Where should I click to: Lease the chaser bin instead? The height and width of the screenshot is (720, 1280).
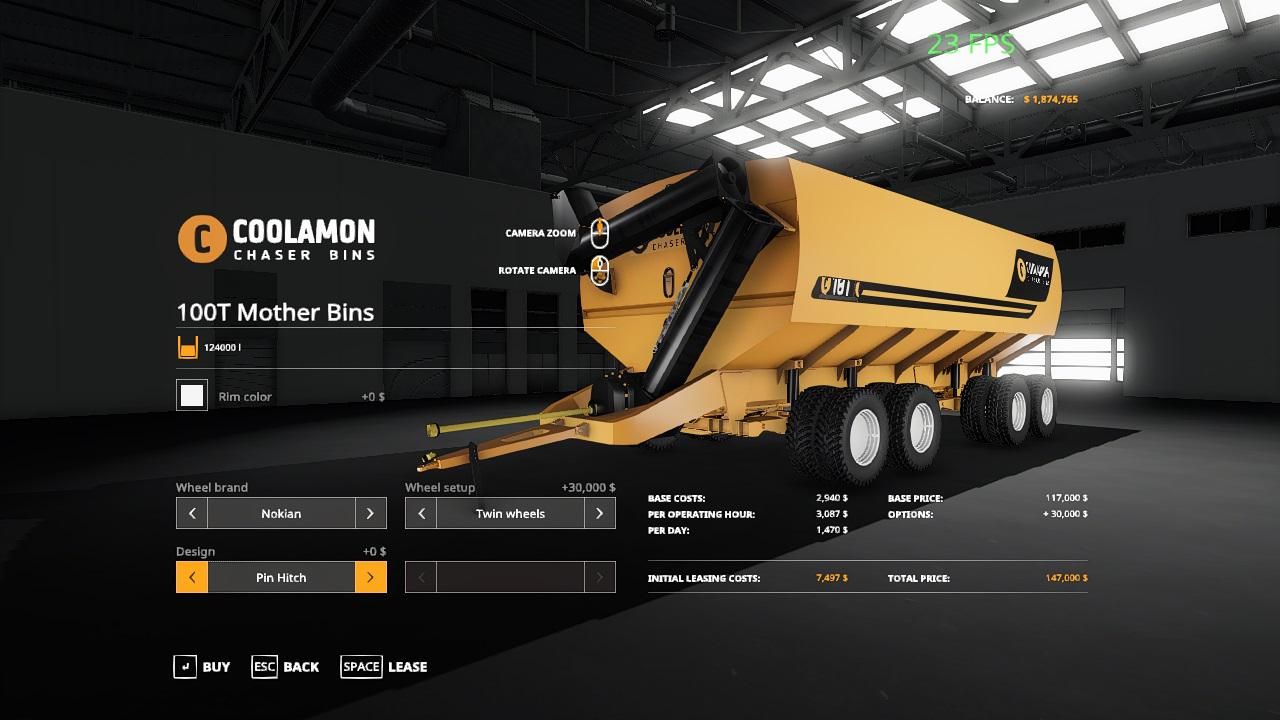(384, 667)
